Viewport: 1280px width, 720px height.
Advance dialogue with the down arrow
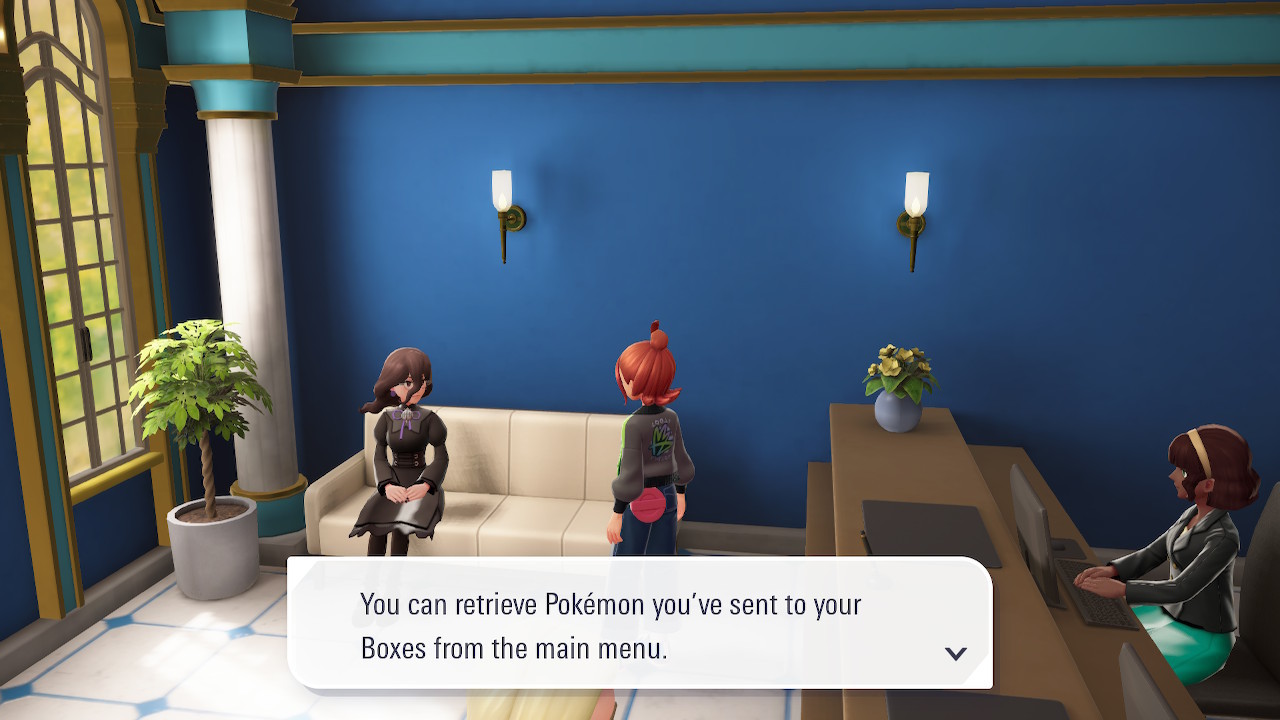point(955,653)
